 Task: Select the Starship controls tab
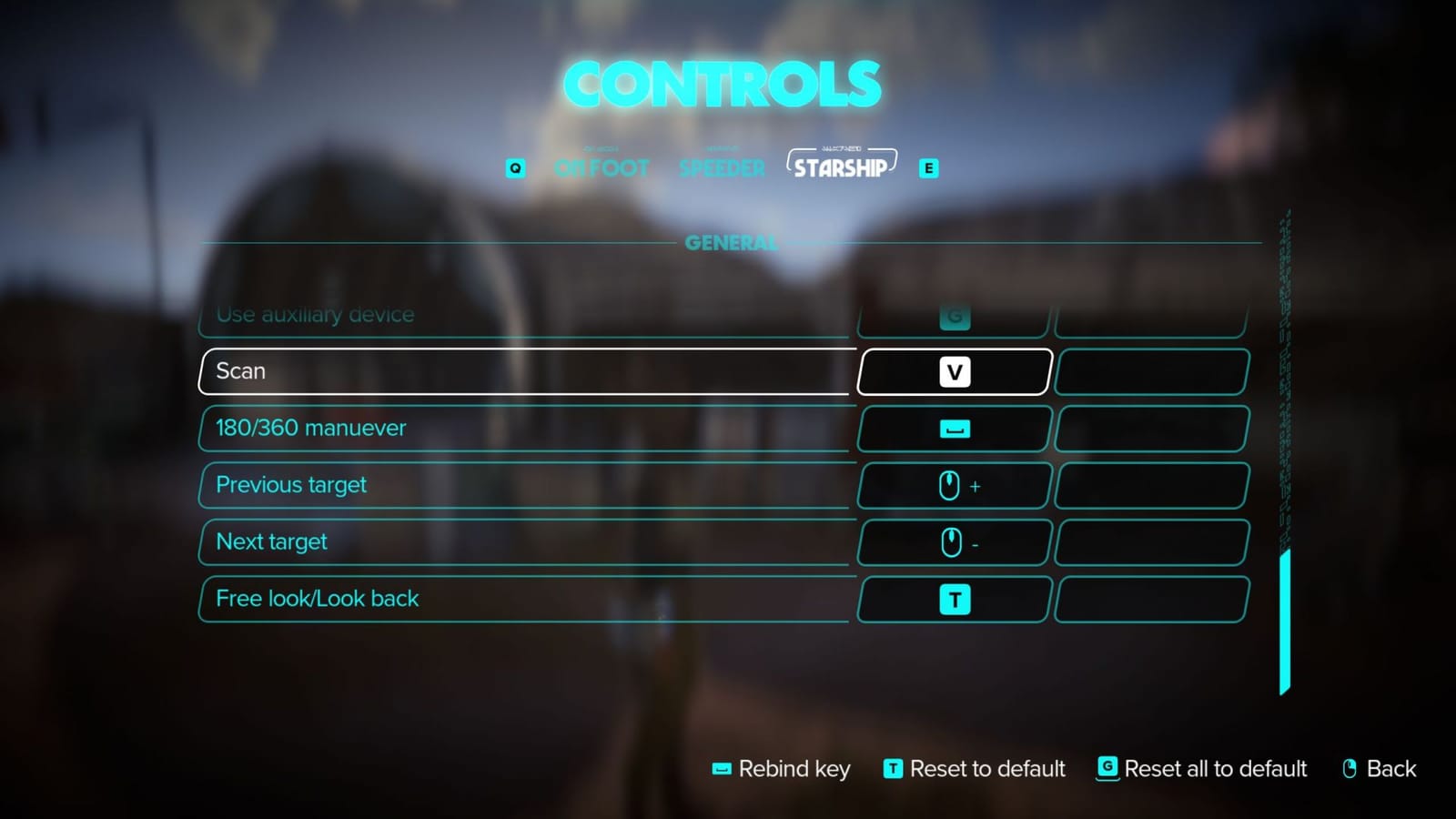point(840,165)
